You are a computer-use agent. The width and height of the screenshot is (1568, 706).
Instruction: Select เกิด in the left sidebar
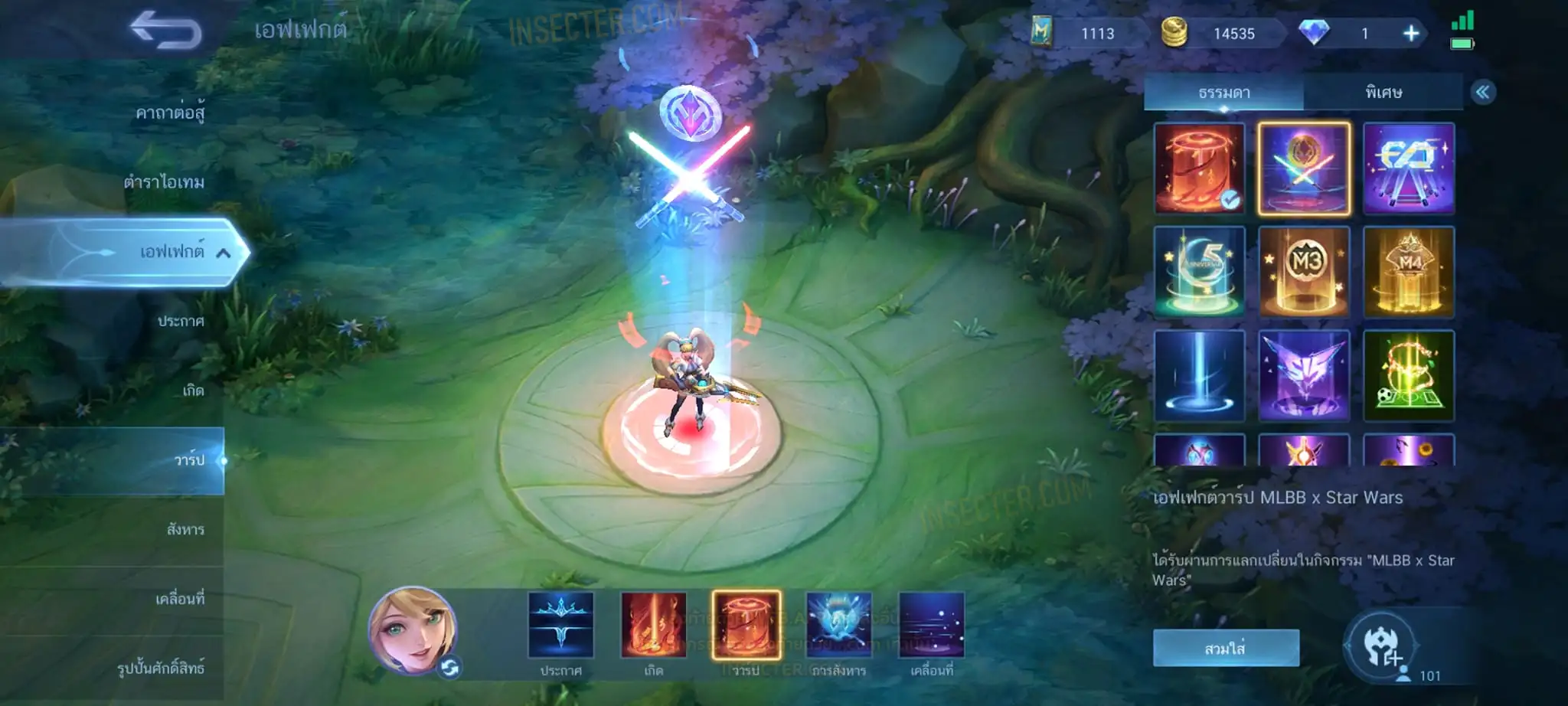click(x=193, y=391)
